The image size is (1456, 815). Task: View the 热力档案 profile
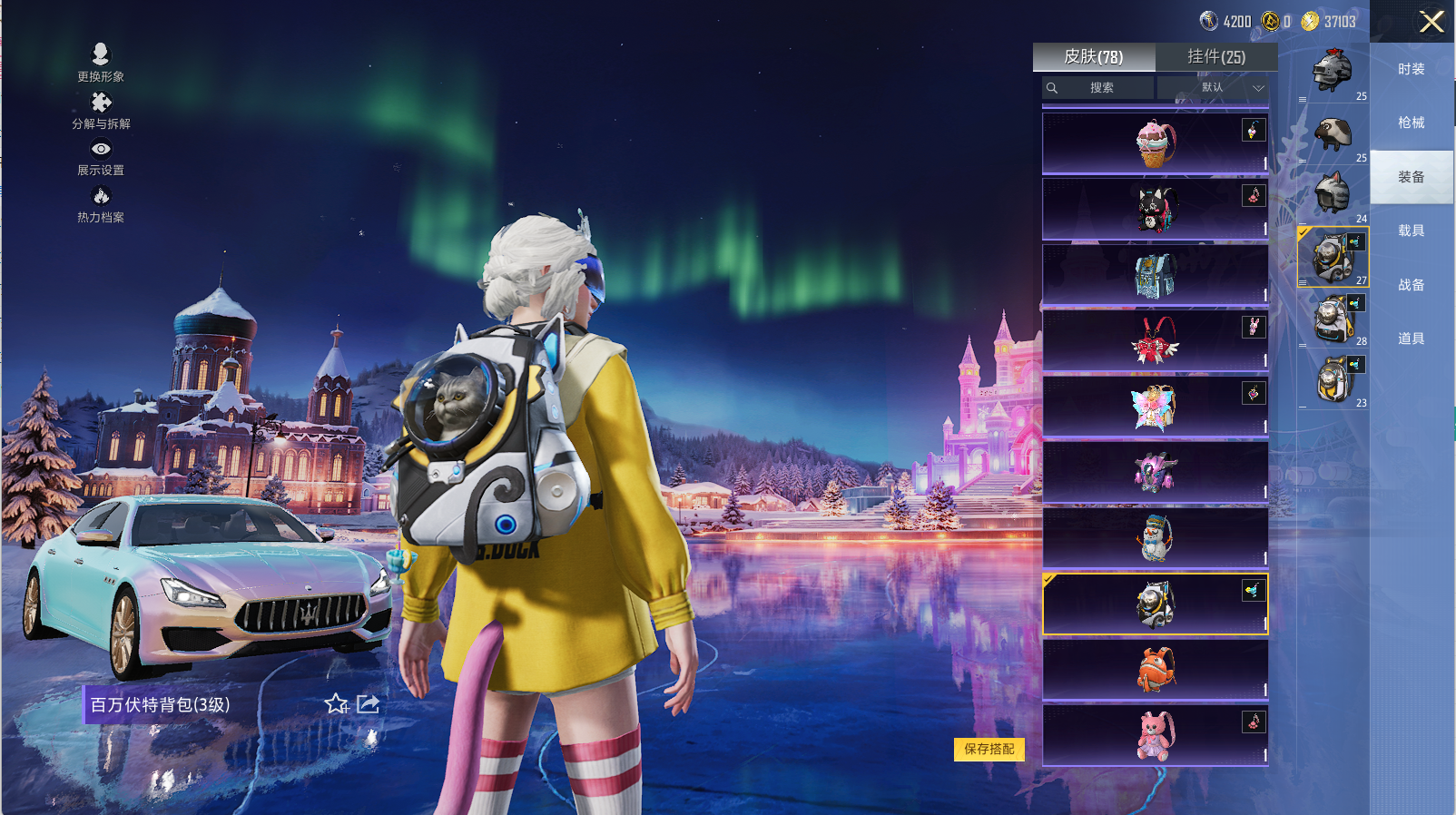[101, 203]
